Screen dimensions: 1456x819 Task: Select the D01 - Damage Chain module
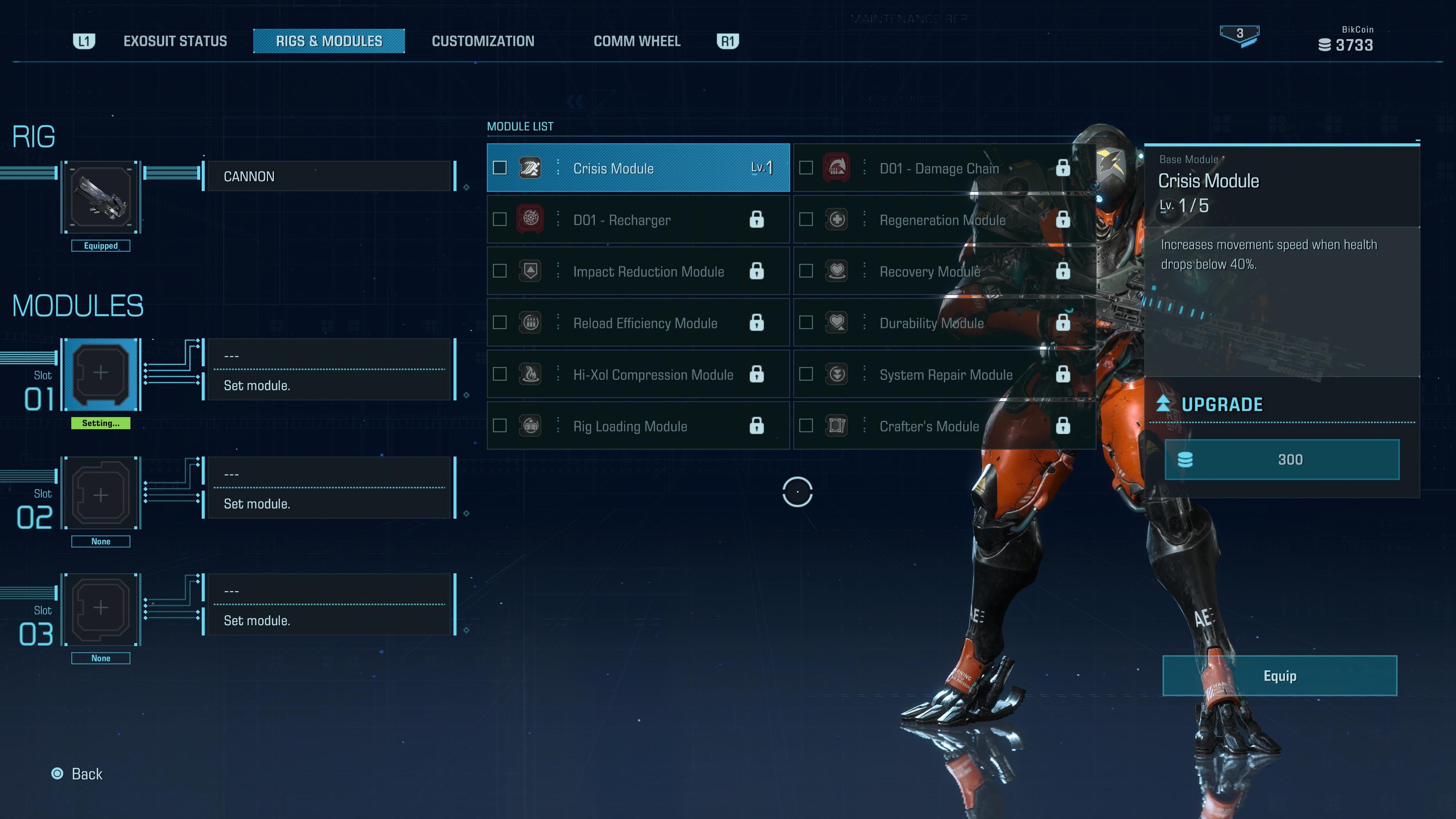944,168
